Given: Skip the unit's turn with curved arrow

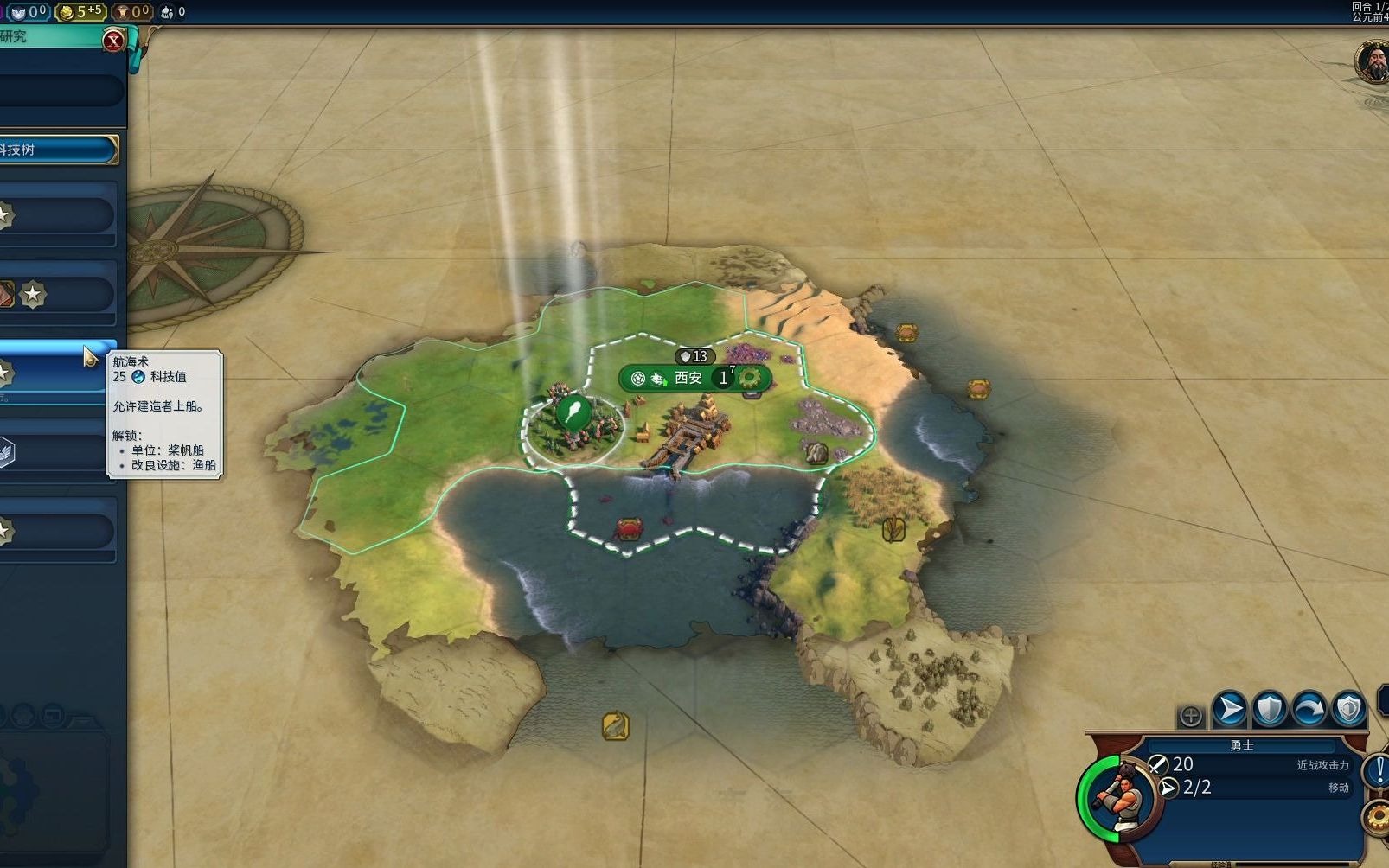Looking at the screenshot, I should (x=1309, y=710).
